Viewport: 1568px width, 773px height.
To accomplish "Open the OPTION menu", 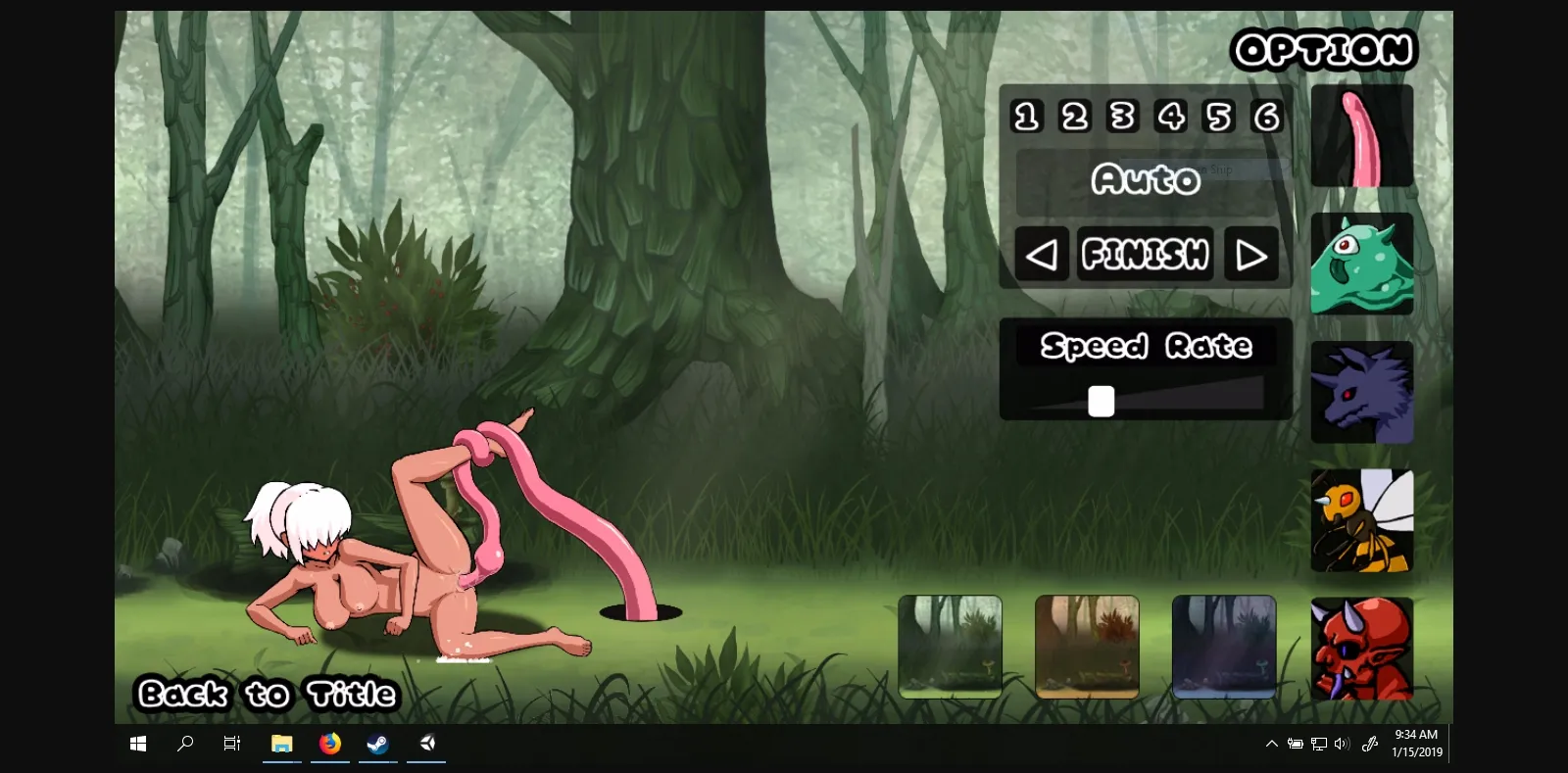I will click(1323, 49).
